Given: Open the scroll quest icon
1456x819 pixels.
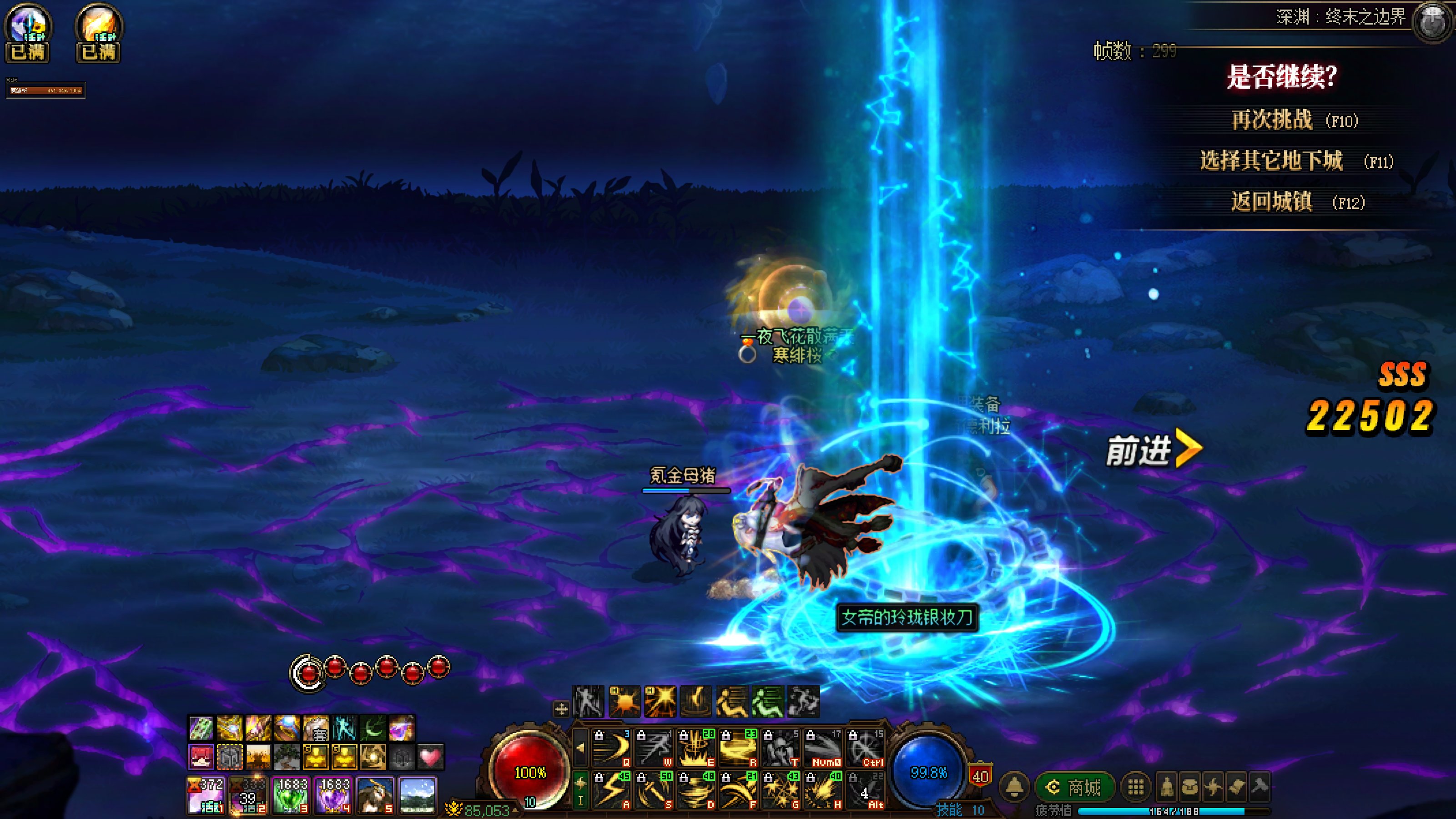Looking at the screenshot, I should coord(1236,787).
